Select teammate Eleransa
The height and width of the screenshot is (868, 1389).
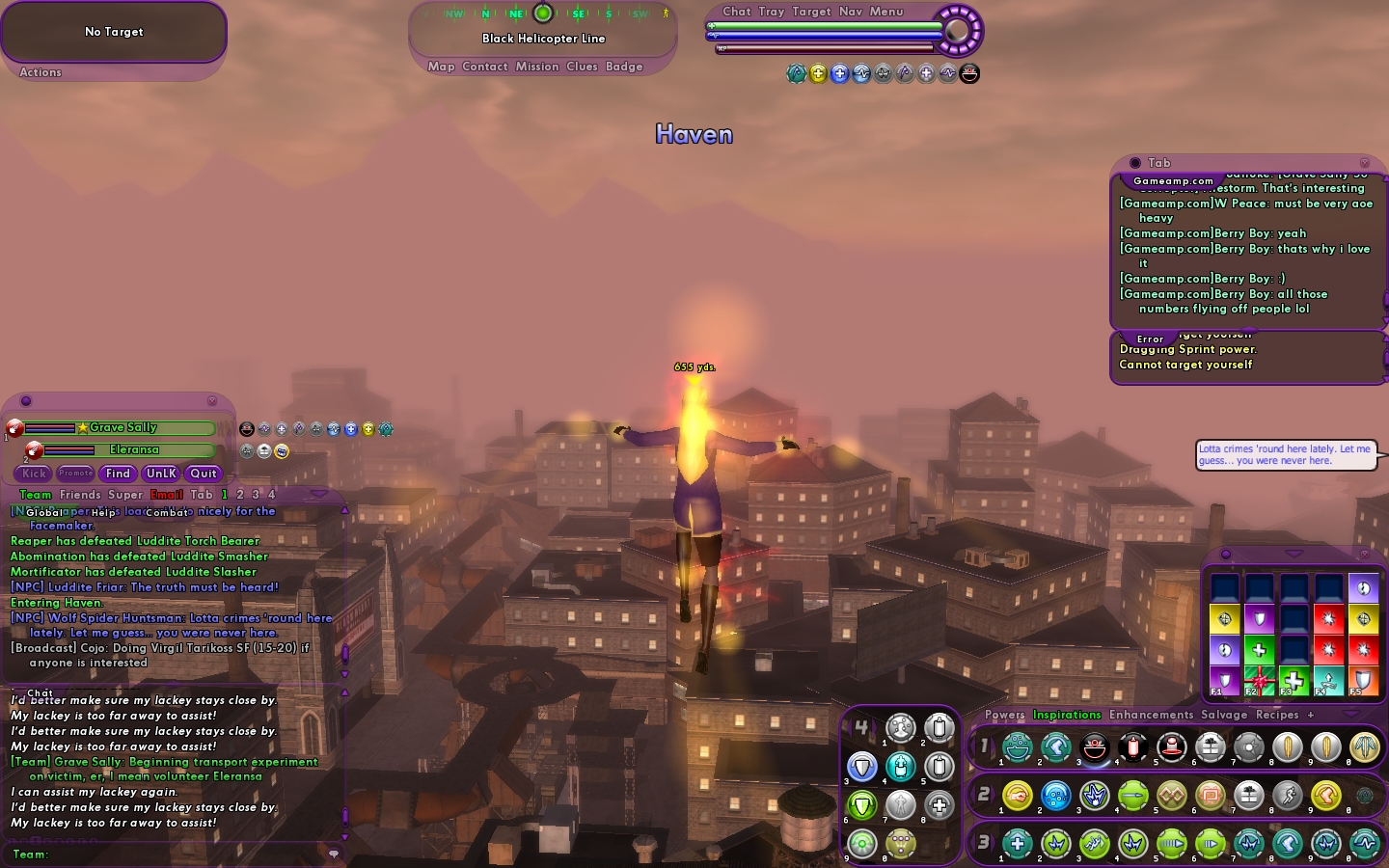tap(133, 449)
